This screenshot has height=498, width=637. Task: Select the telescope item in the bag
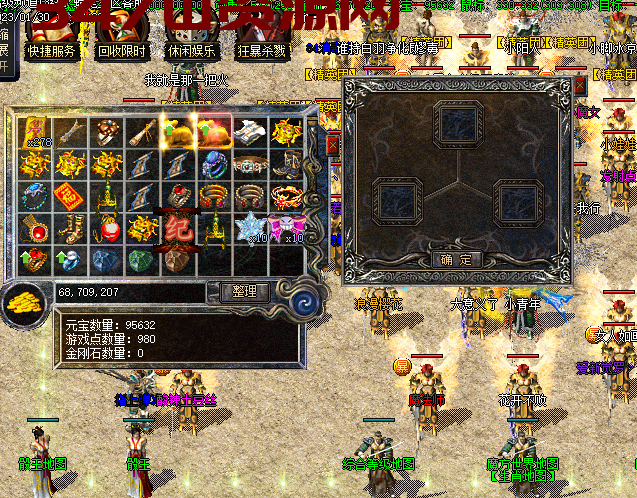(144, 131)
